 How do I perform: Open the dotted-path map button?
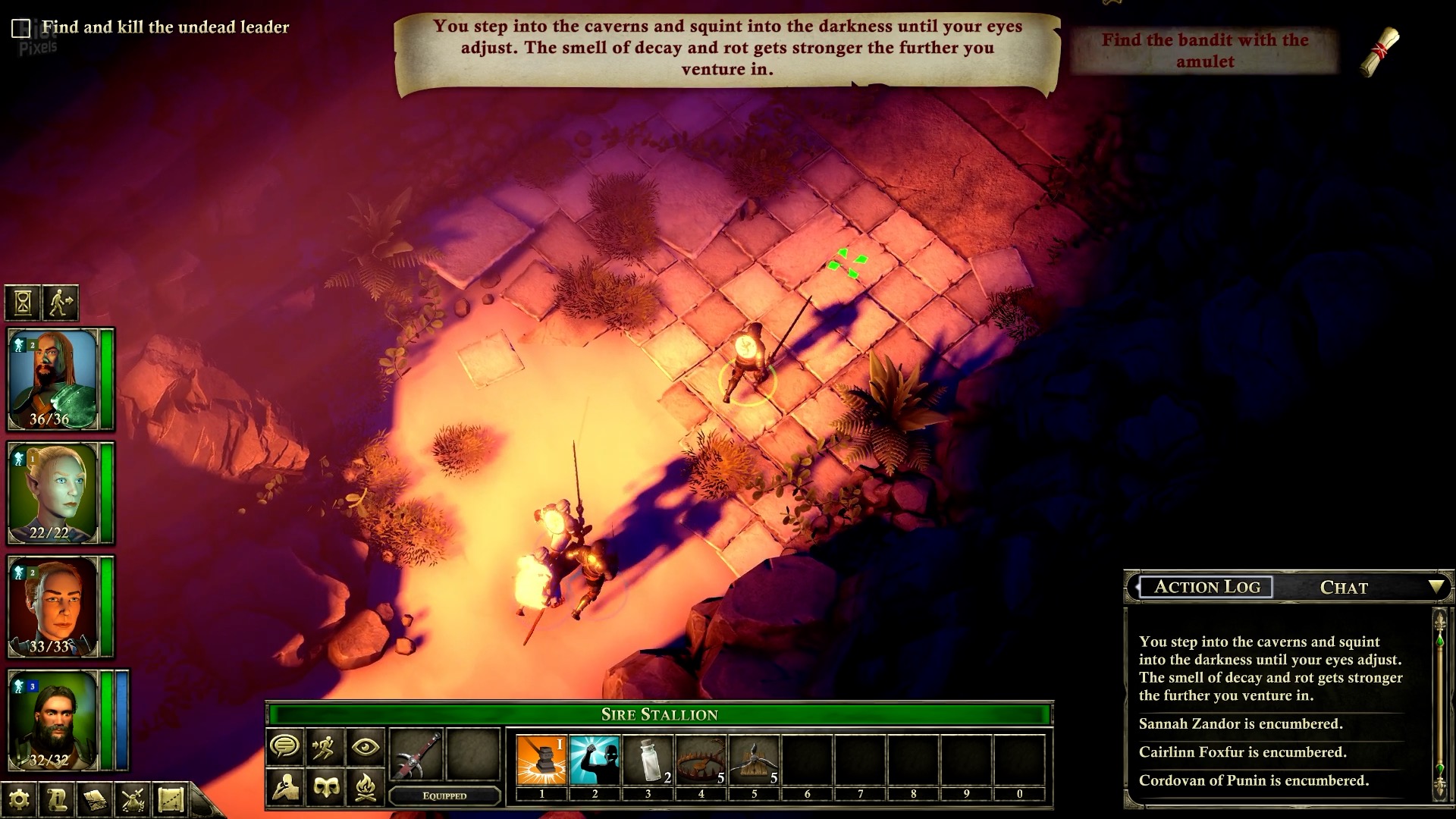click(171, 799)
